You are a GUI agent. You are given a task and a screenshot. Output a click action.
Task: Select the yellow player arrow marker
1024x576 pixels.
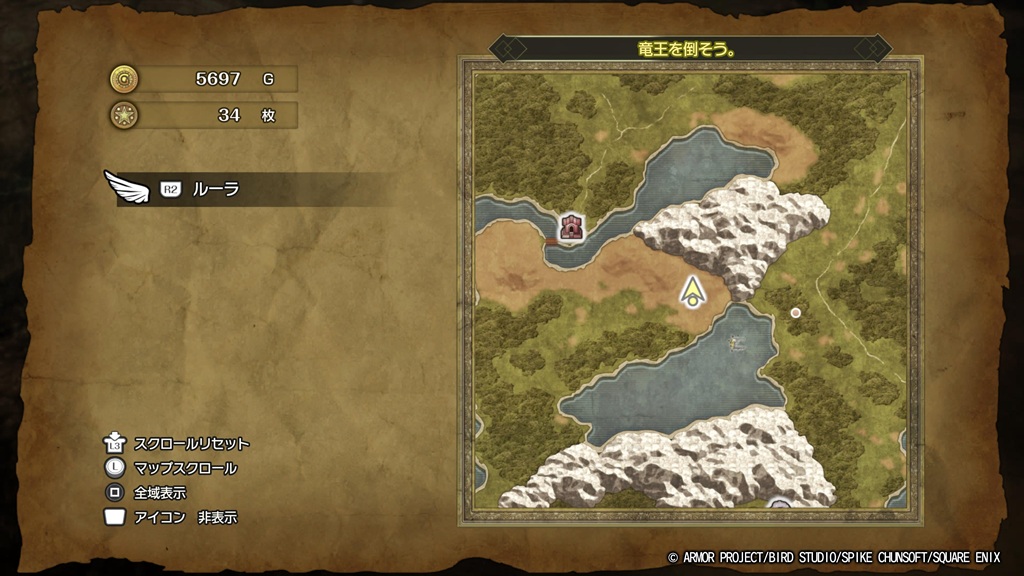click(x=691, y=291)
